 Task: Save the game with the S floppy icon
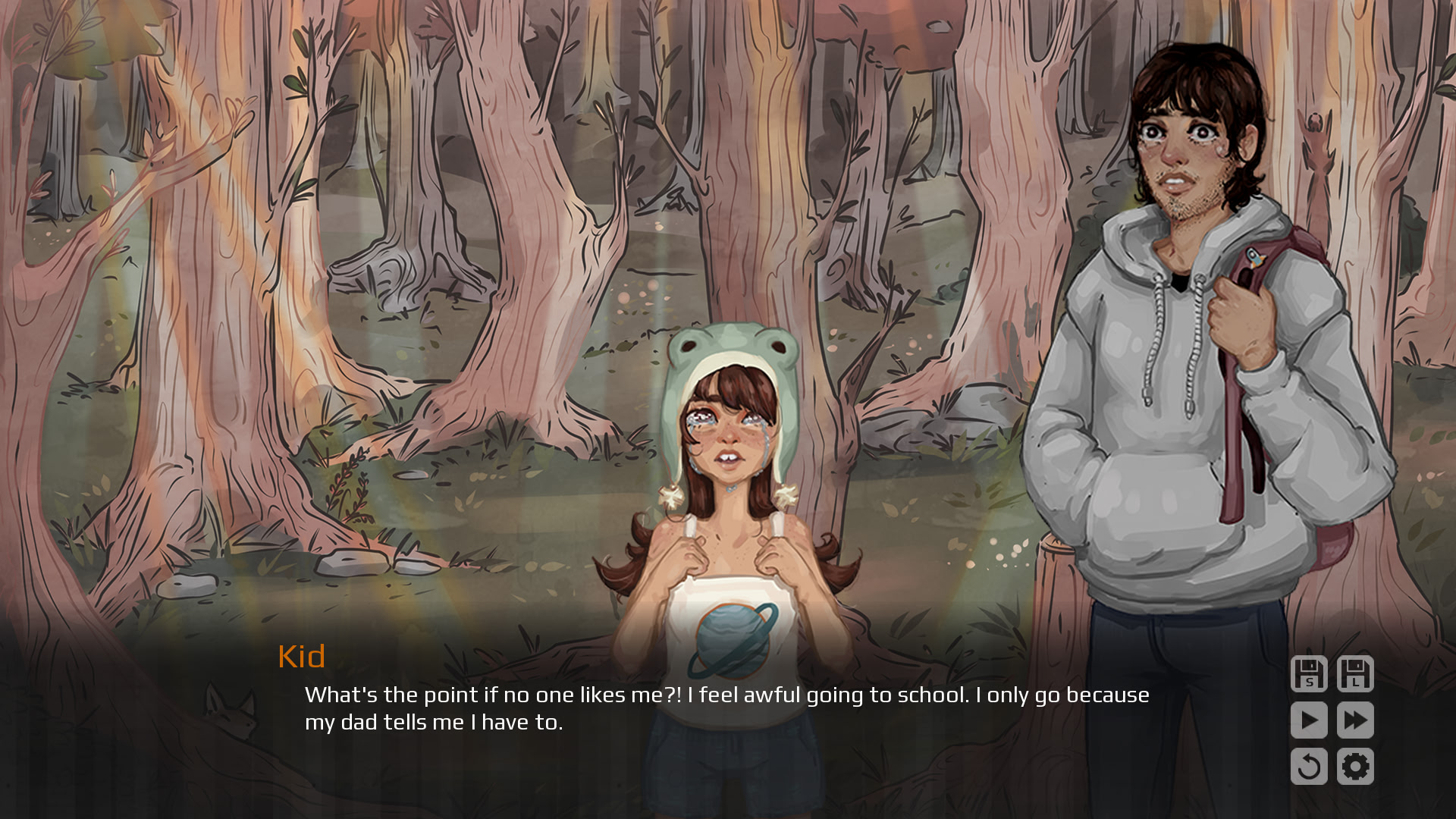[x=1309, y=674]
